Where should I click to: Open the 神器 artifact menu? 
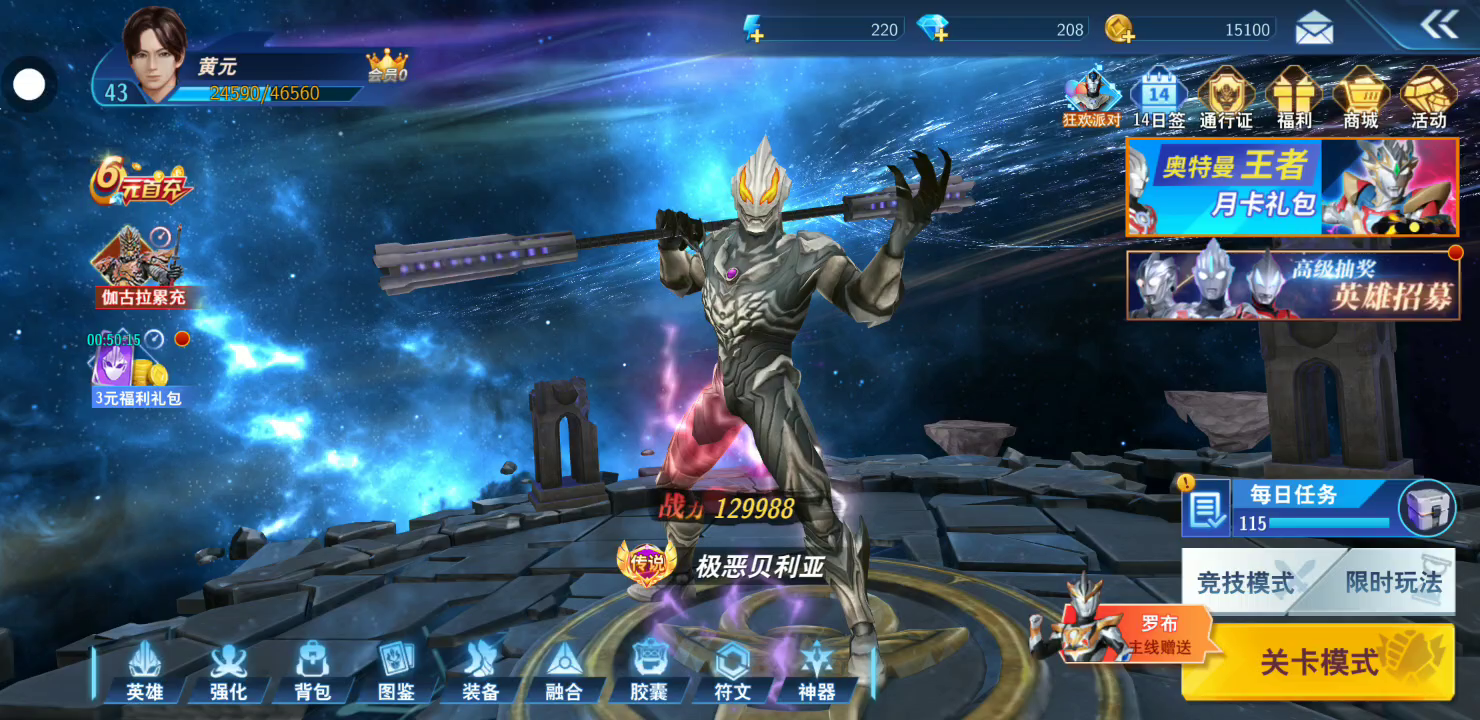point(817,670)
